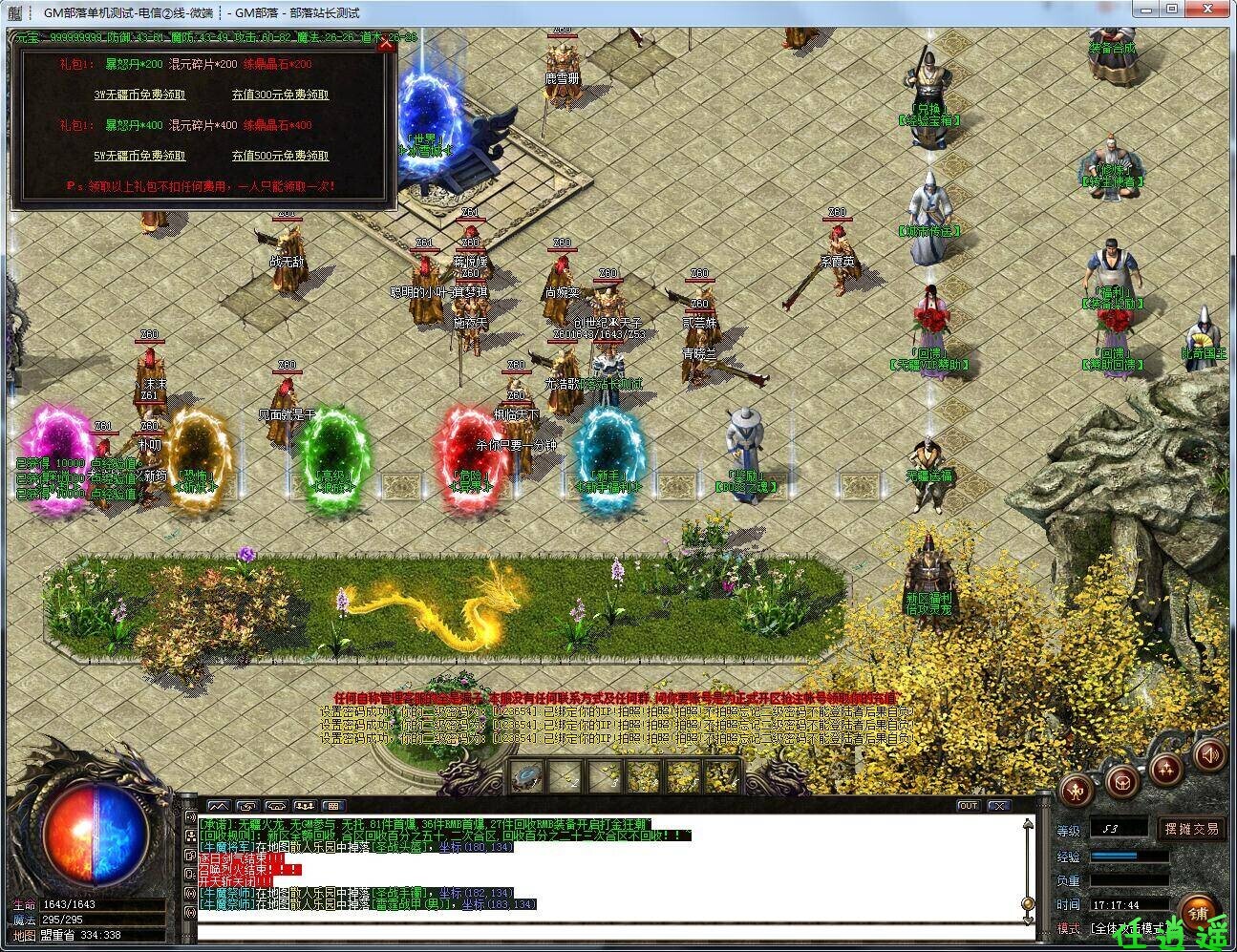The width and height of the screenshot is (1237, 952).
Task: Click the OUT button above the chat box
Action: tap(969, 806)
